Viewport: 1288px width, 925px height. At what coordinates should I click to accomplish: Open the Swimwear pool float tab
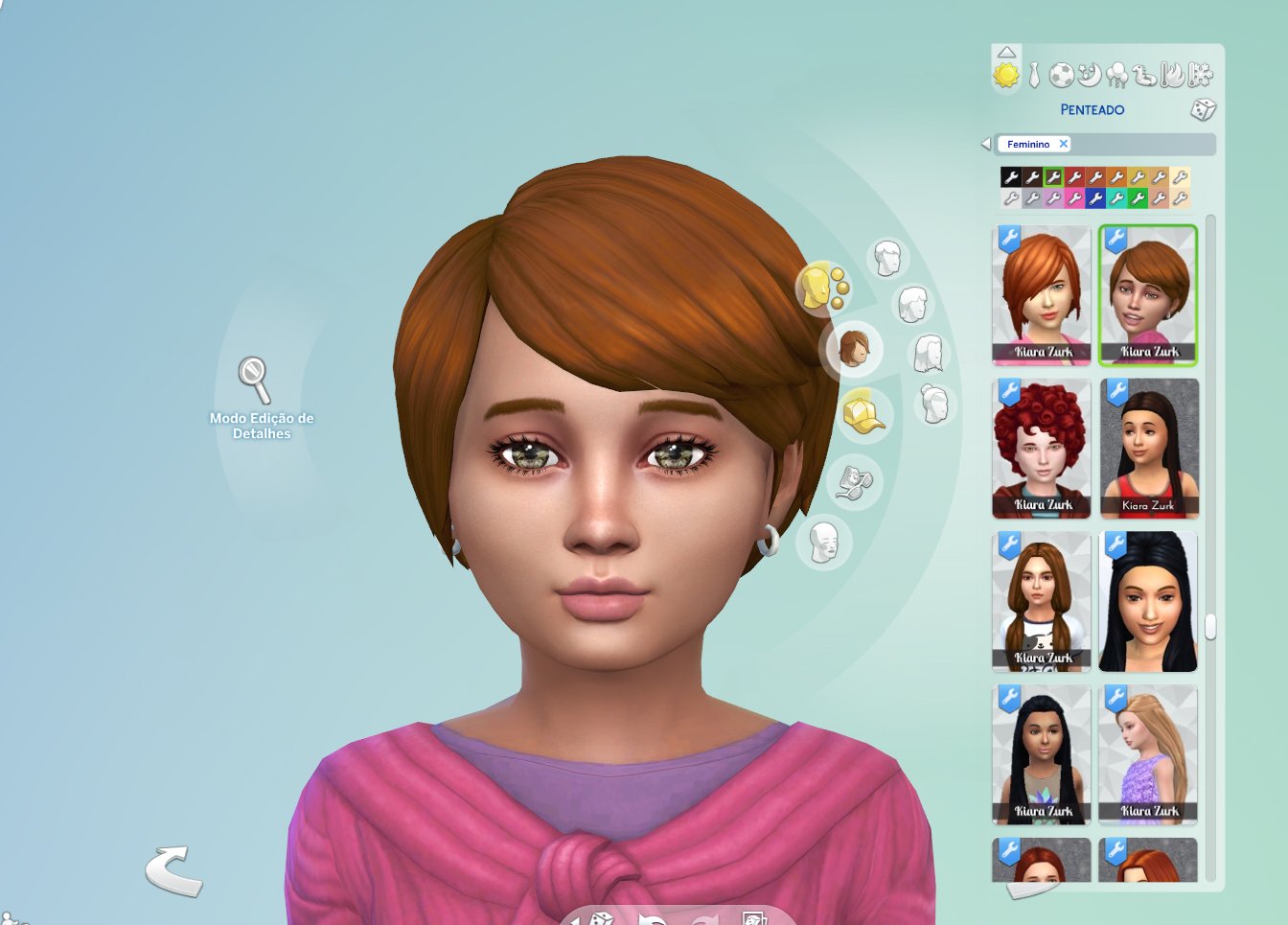(1144, 75)
